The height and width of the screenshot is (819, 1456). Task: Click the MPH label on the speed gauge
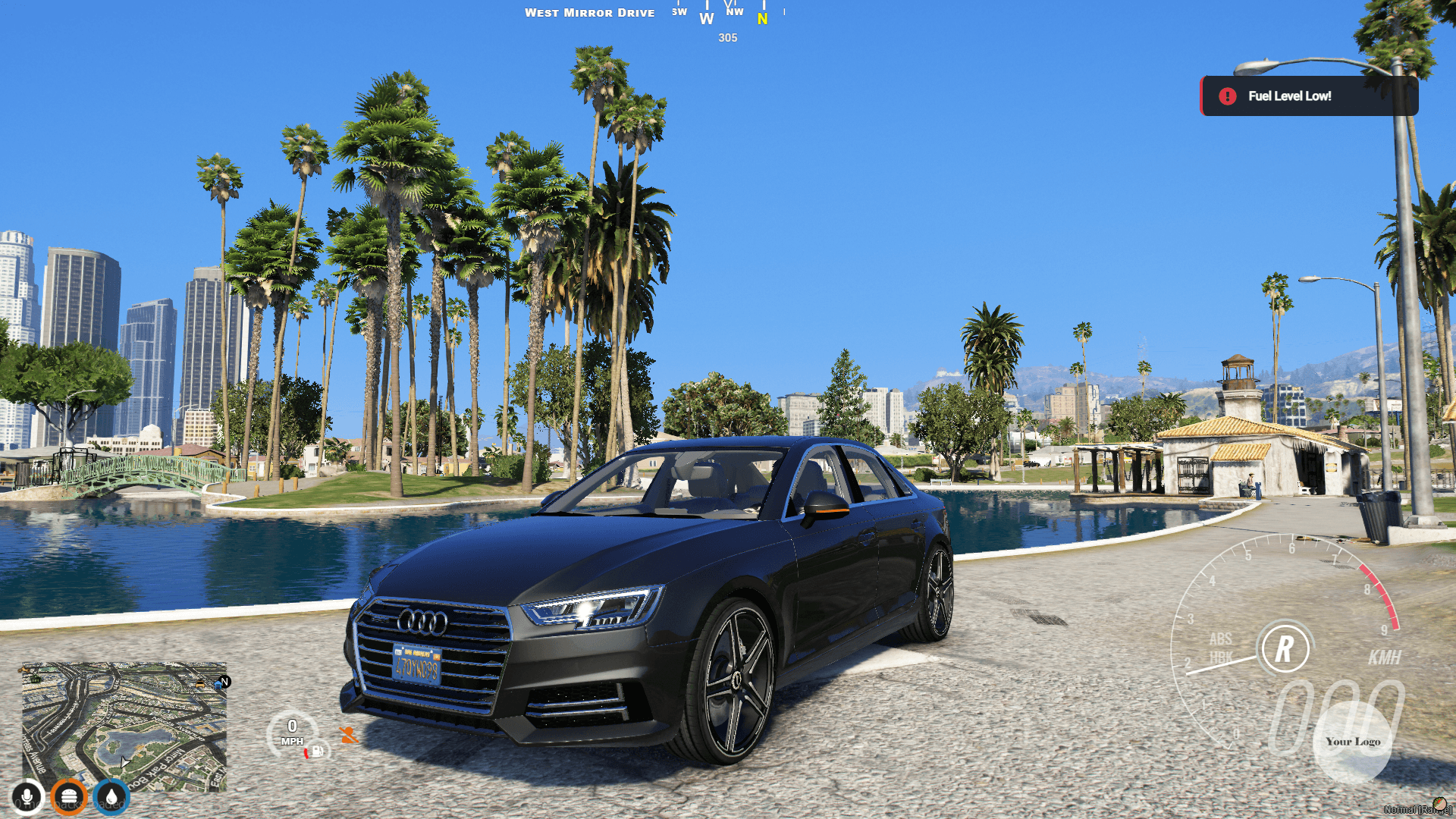[293, 741]
